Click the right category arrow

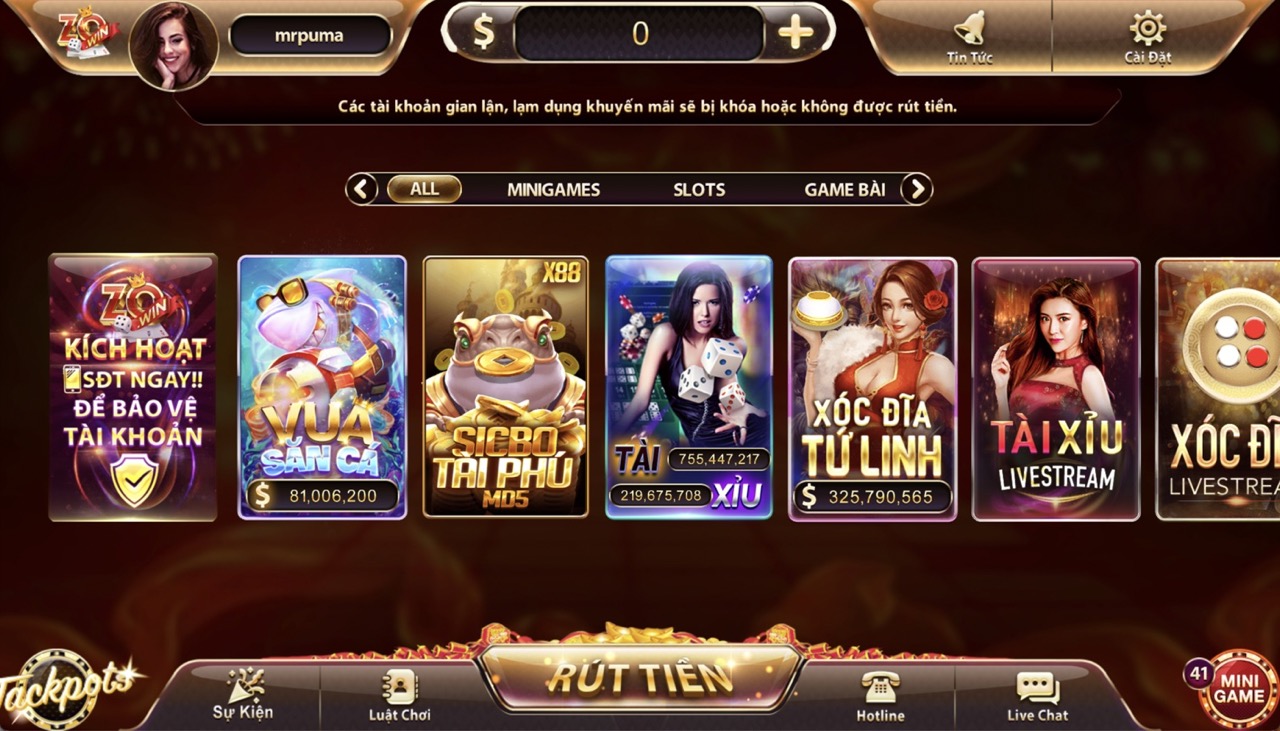(916, 188)
